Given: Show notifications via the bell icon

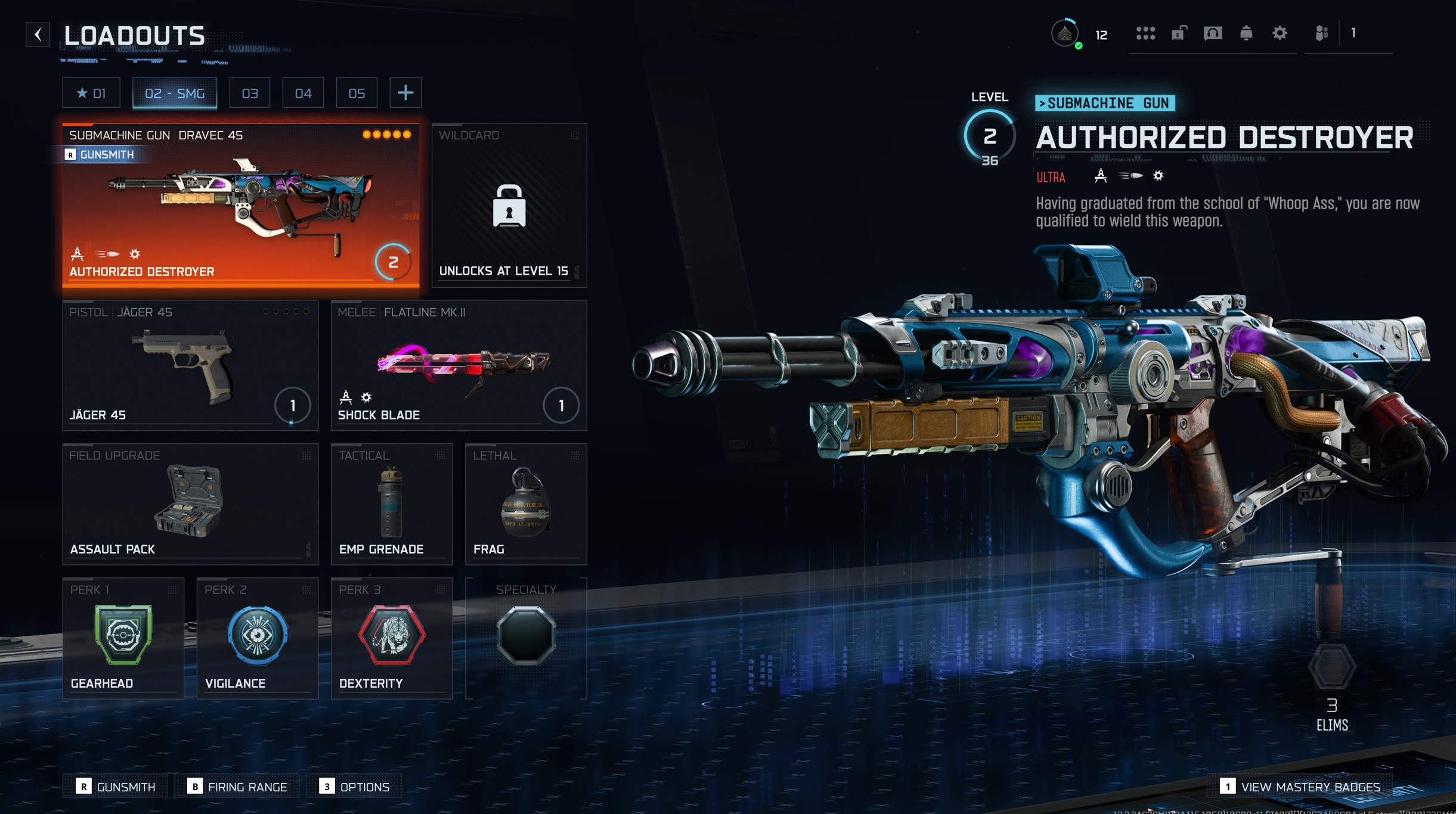Looking at the screenshot, I should pos(1246,33).
